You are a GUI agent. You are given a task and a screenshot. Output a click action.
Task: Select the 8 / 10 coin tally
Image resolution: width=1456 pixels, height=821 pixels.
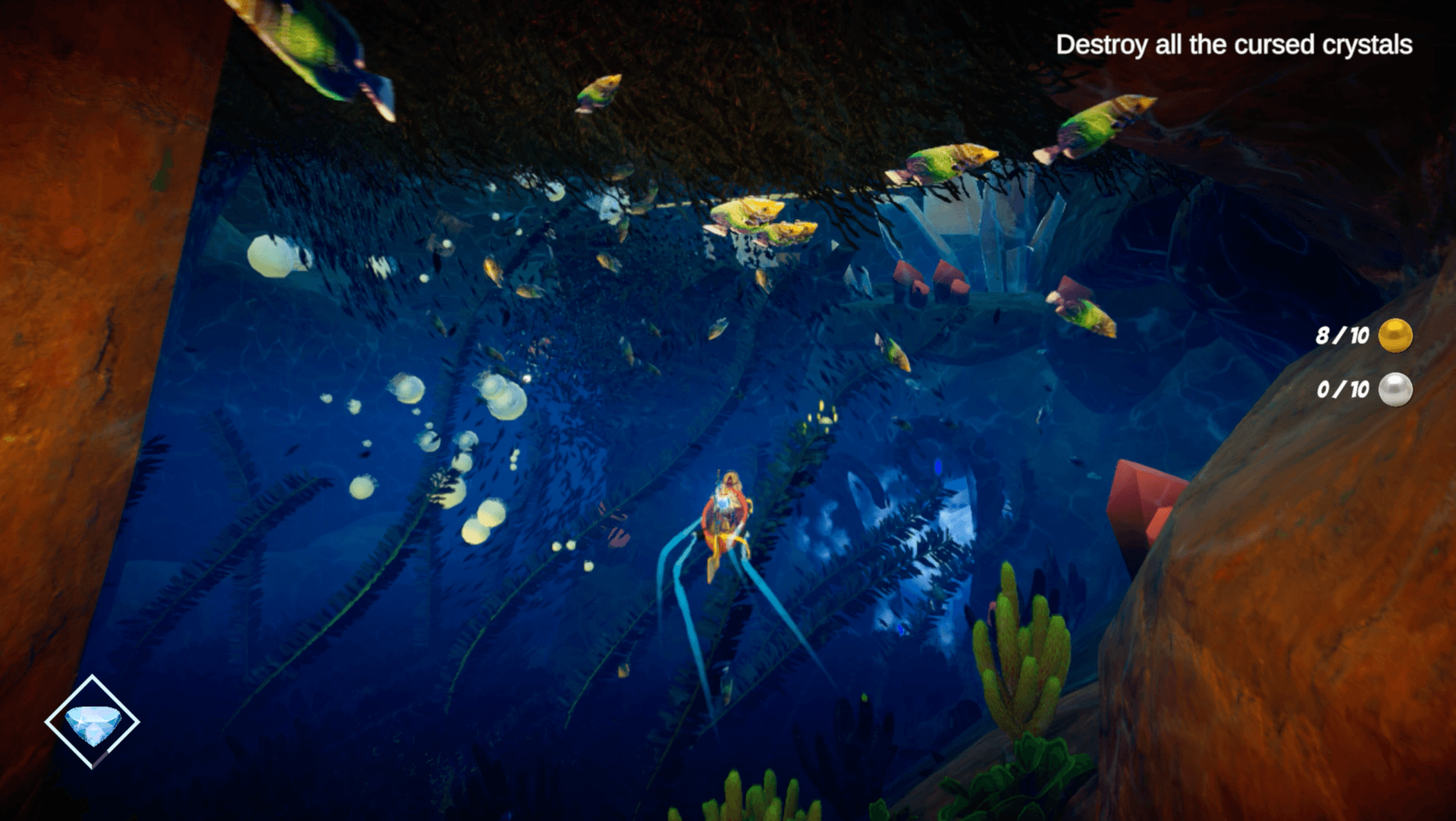[x=1342, y=334]
